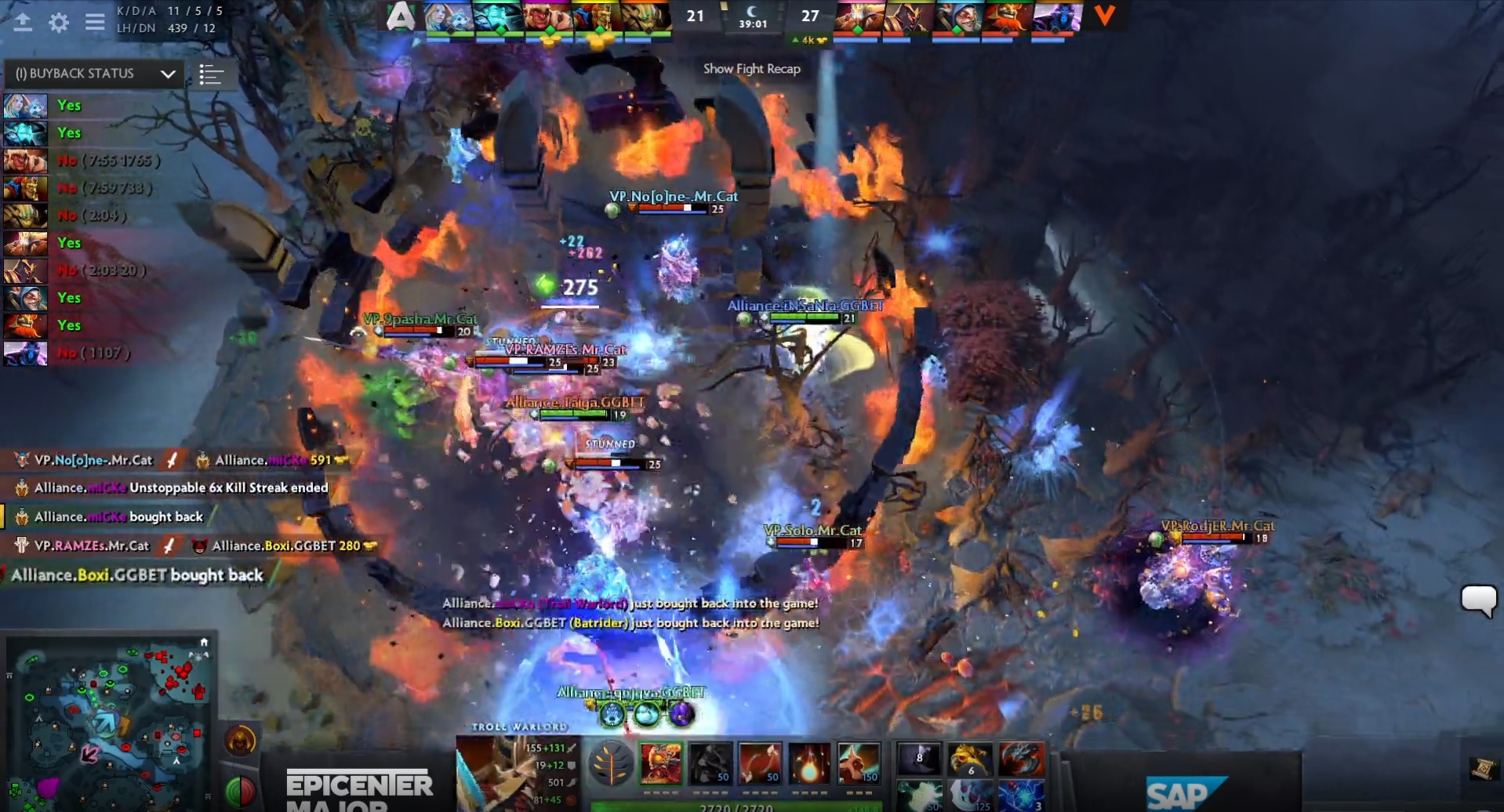Click the upload arrow icon
The image size is (1504, 812).
[x=23, y=23]
